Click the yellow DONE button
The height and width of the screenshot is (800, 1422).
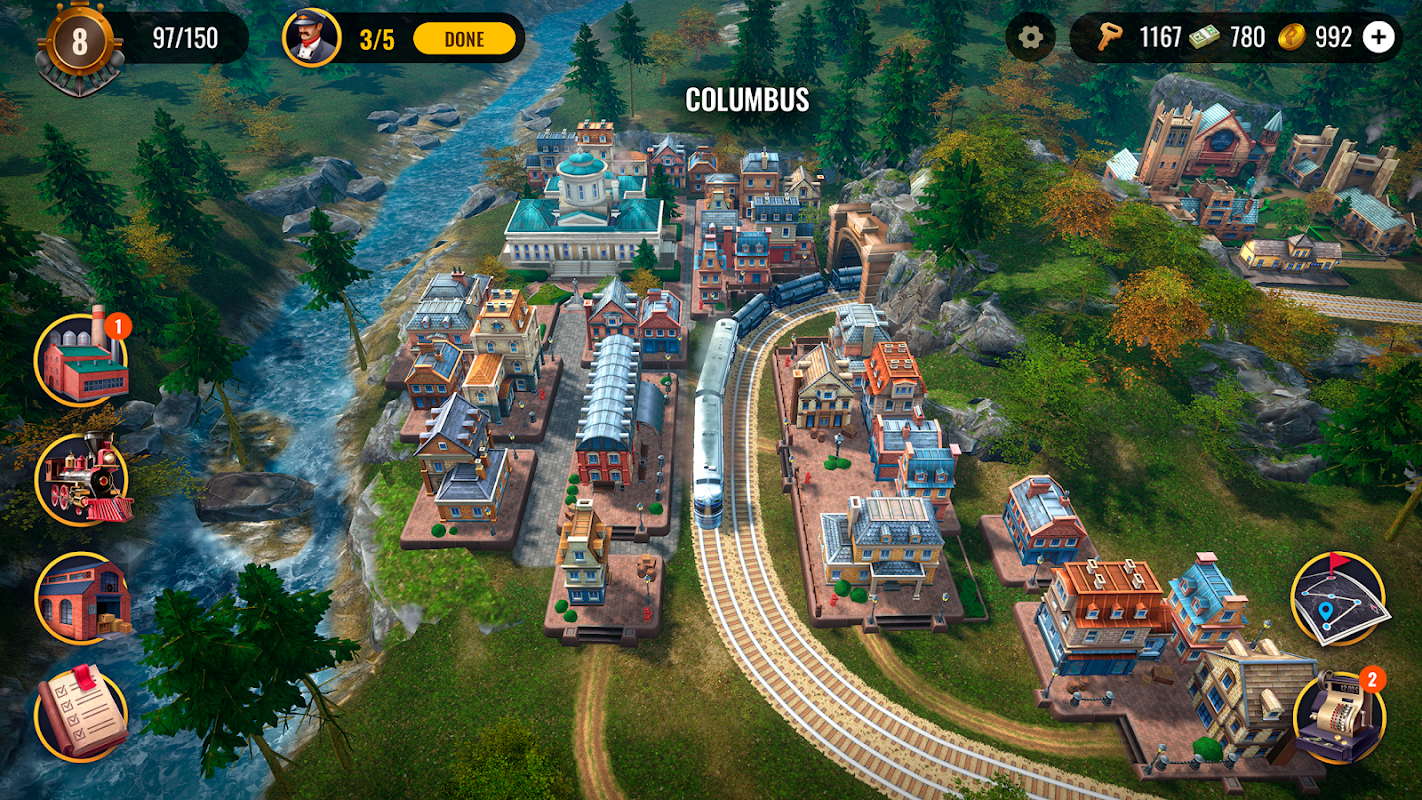(x=464, y=39)
